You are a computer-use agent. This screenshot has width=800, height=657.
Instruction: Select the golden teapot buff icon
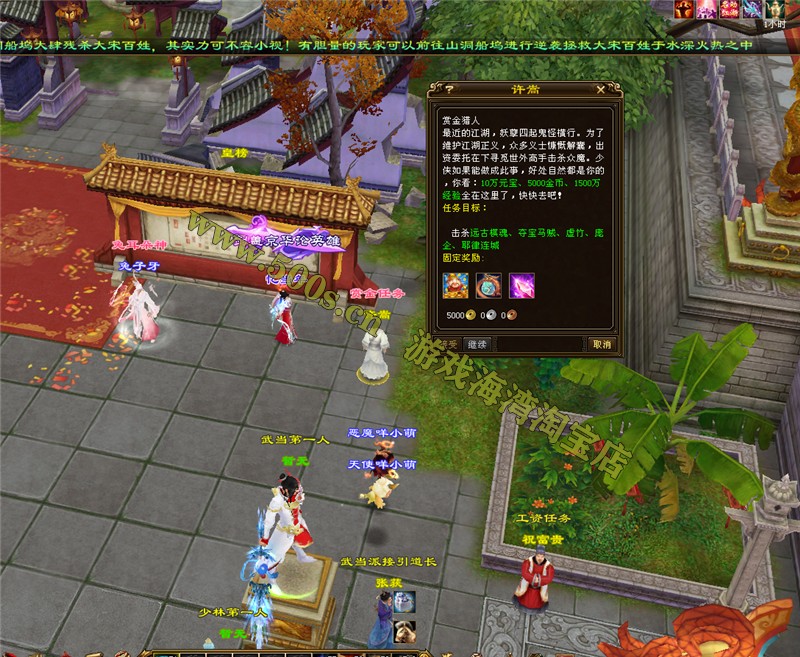click(x=773, y=9)
